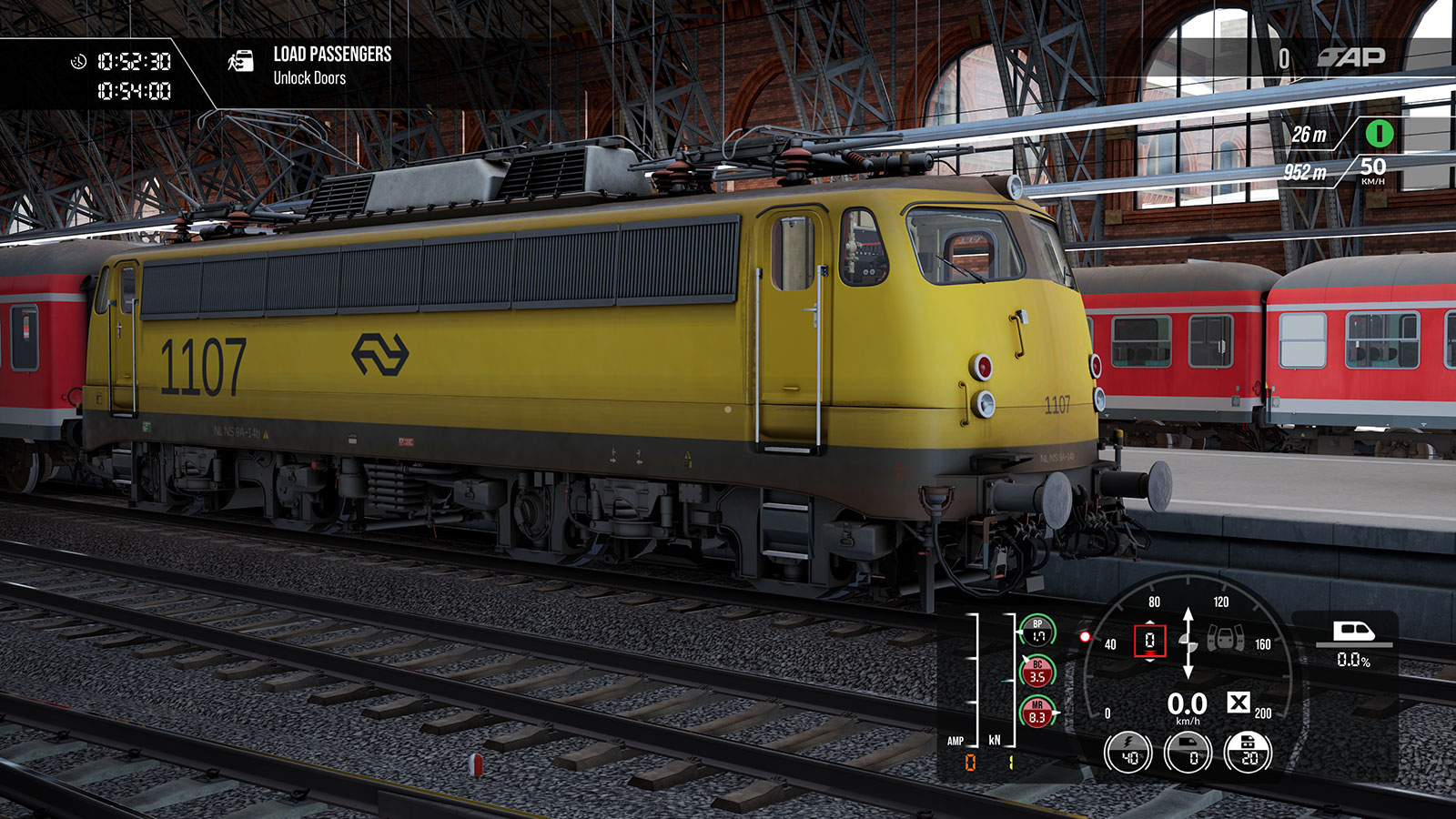
Task: Select the Load Passengers objective tracker
Action: click(x=332, y=66)
